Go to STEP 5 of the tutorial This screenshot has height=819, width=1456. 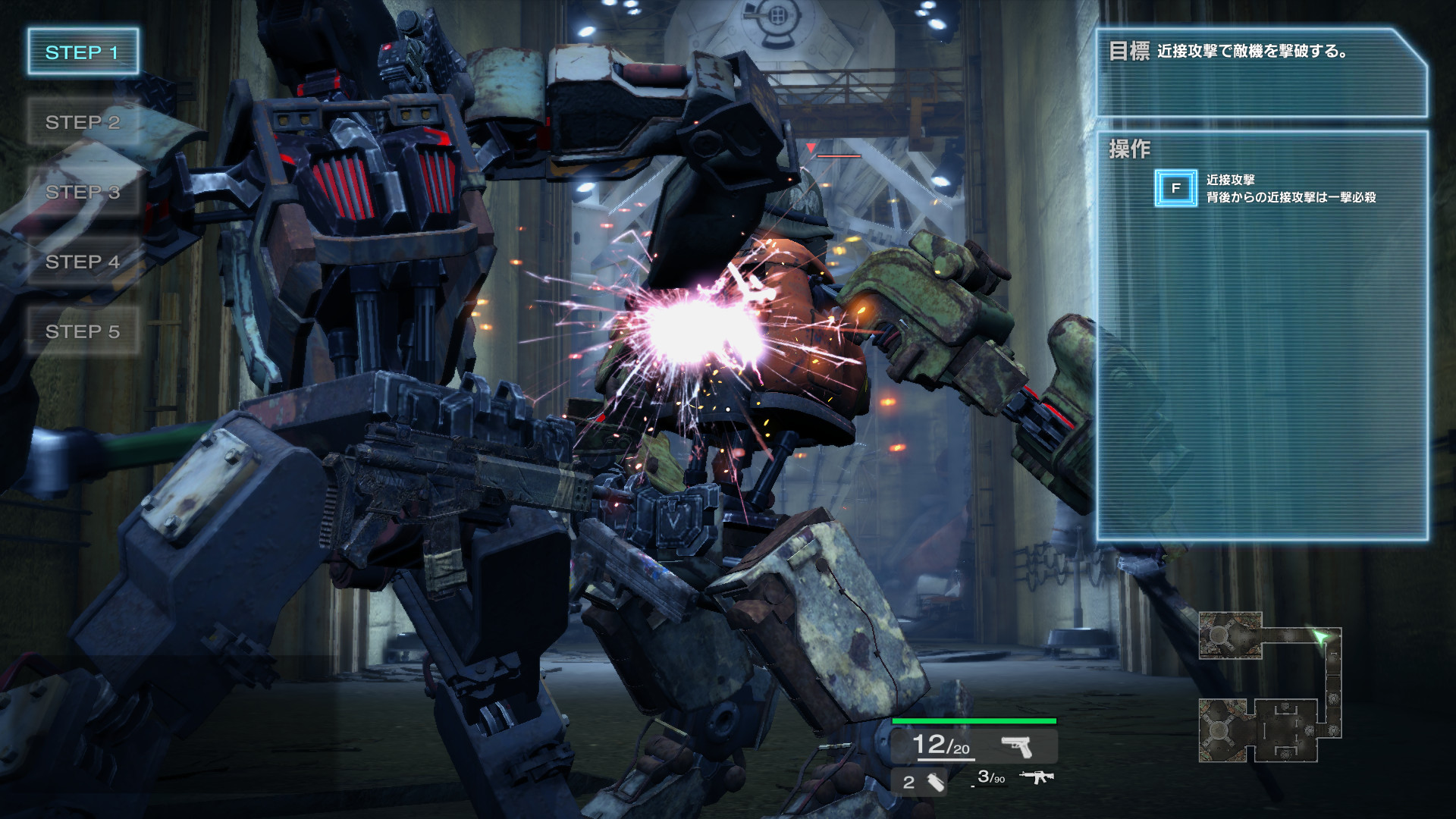click(x=83, y=331)
